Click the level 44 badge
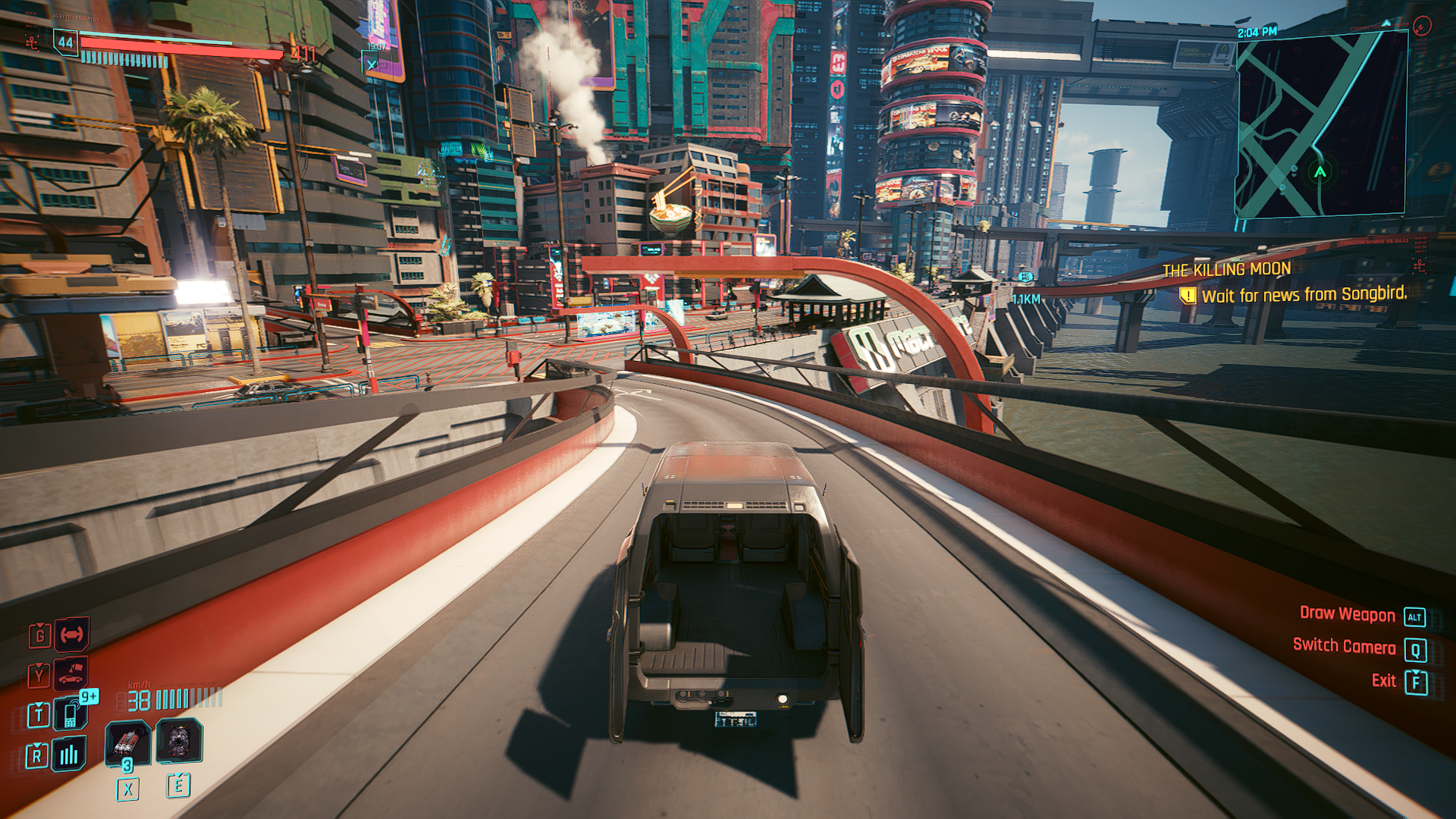Screen dimensions: 1456x819 [66, 42]
